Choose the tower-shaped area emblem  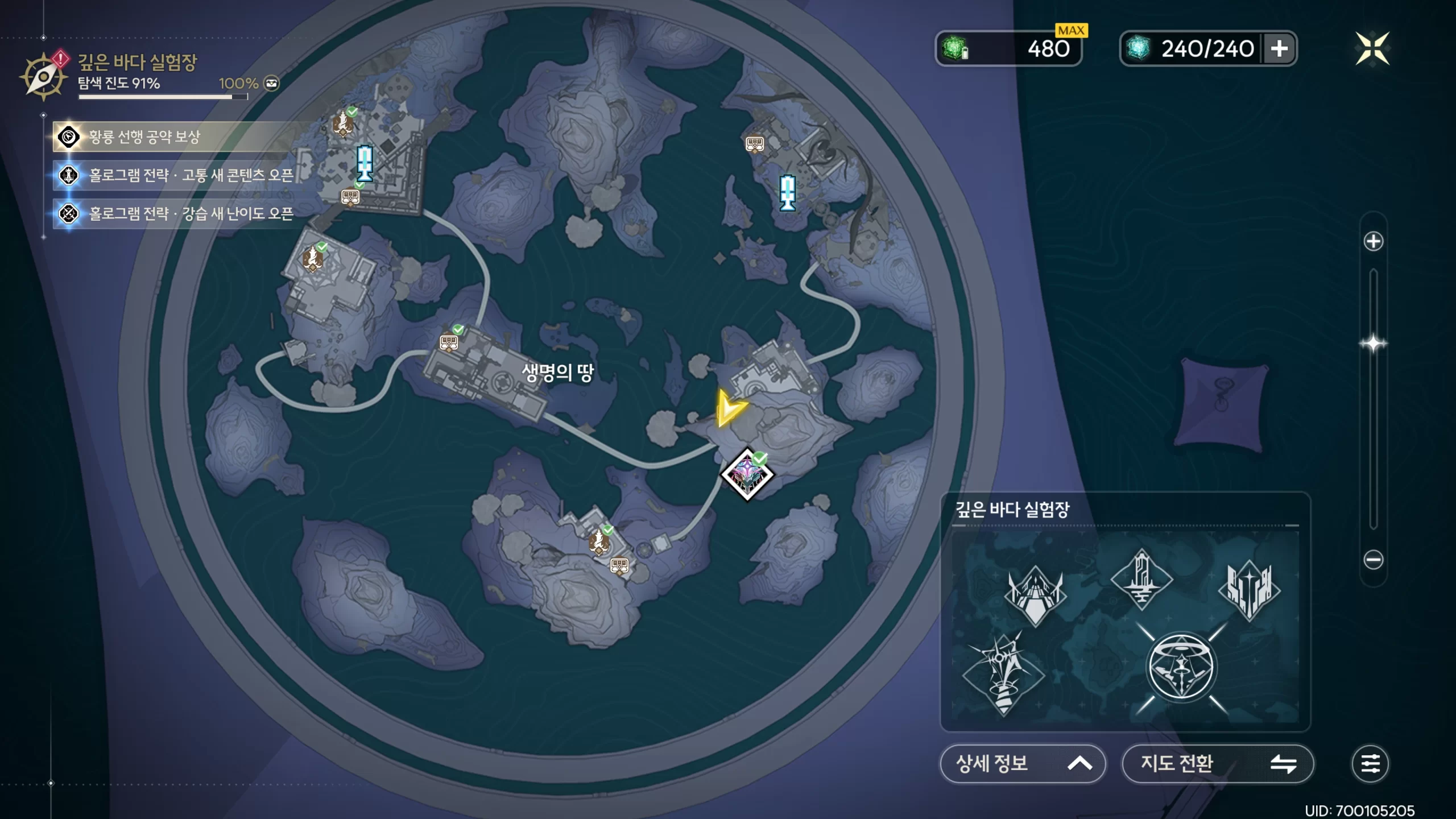pos(1141,578)
